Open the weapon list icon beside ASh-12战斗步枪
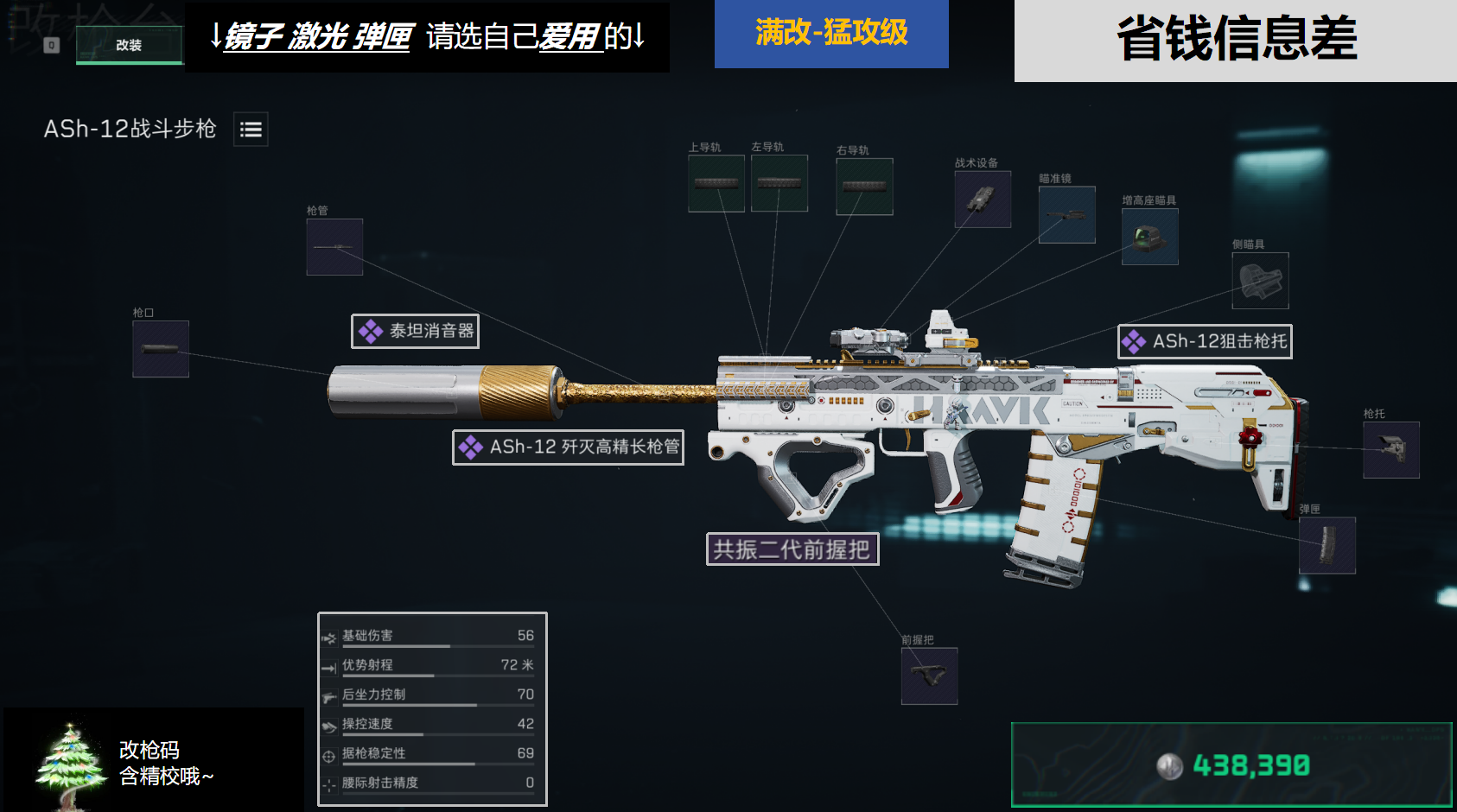Image resolution: width=1457 pixels, height=812 pixels. pyautogui.click(x=251, y=130)
